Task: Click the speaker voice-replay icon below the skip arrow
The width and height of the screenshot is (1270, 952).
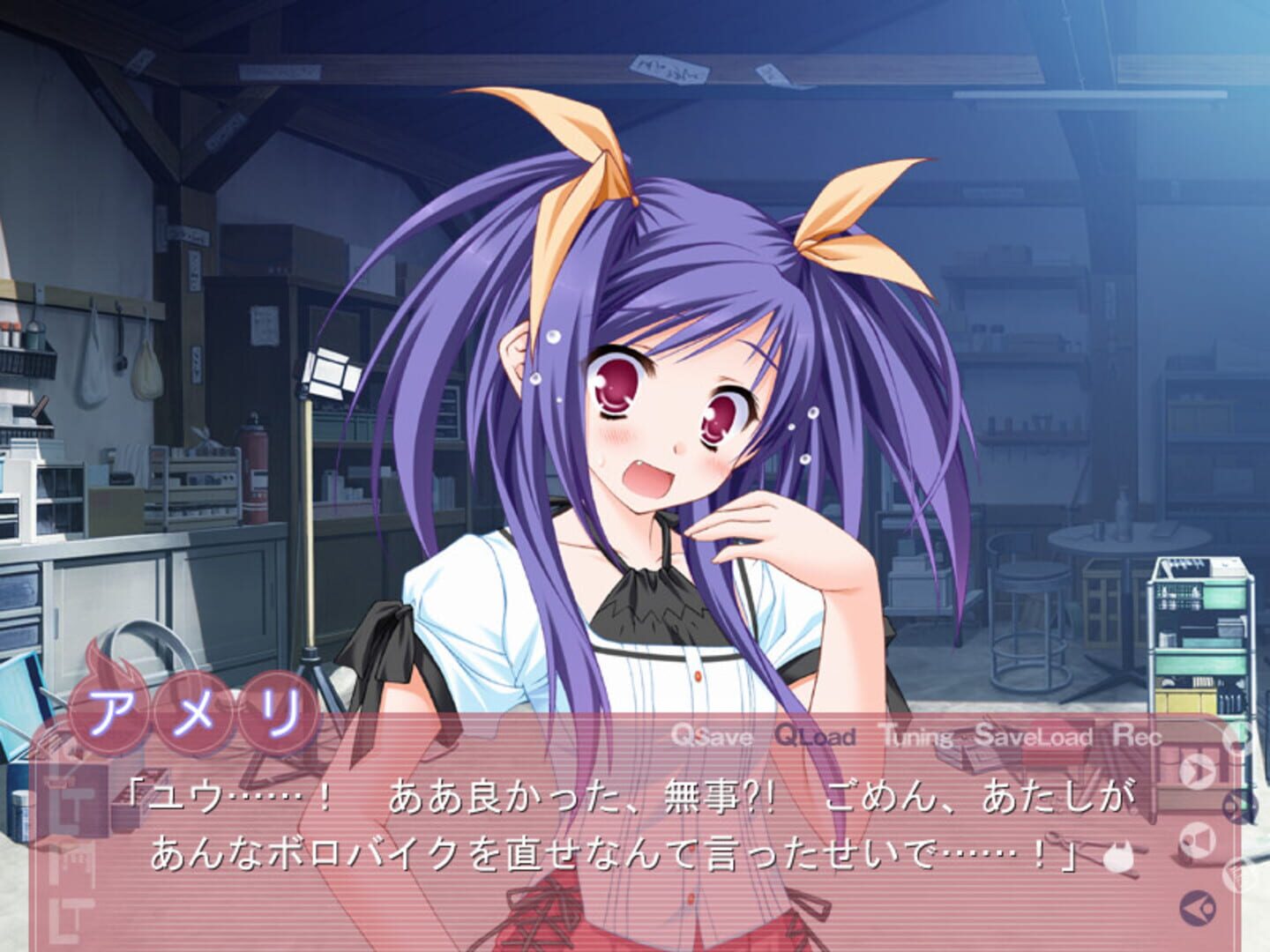Action: 1196,839
